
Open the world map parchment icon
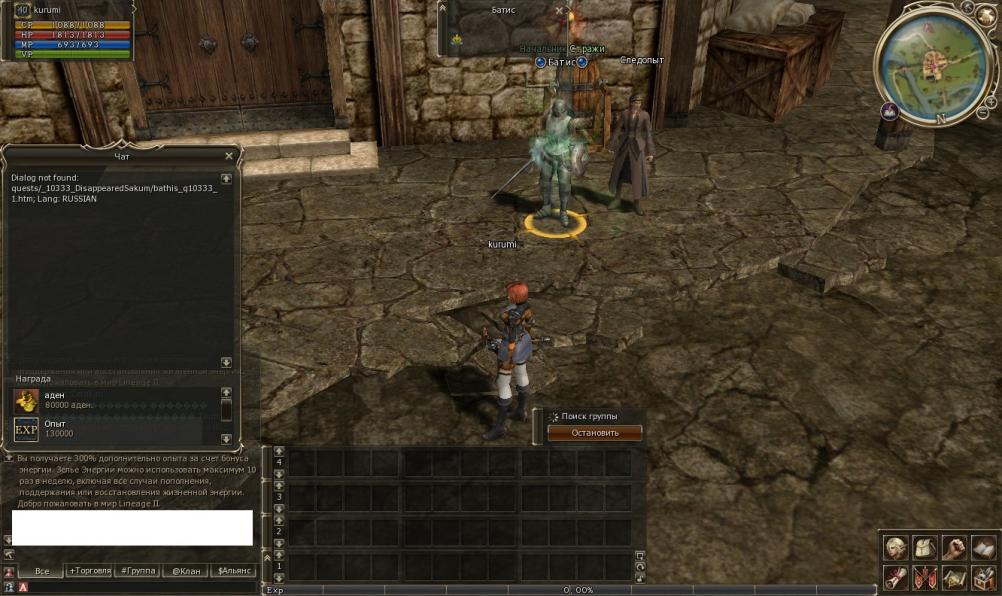pyautogui.click(x=954, y=577)
